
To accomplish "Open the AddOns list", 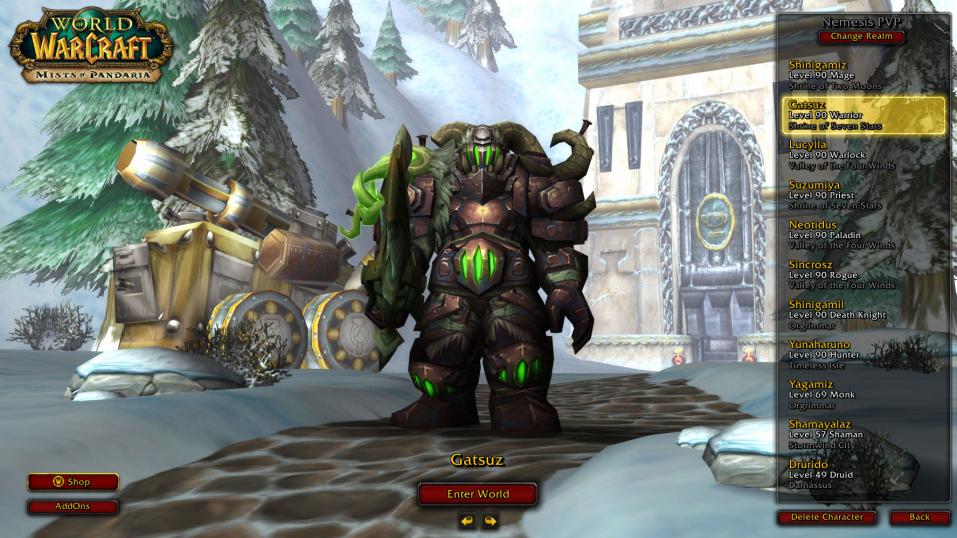I will [x=73, y=507].
